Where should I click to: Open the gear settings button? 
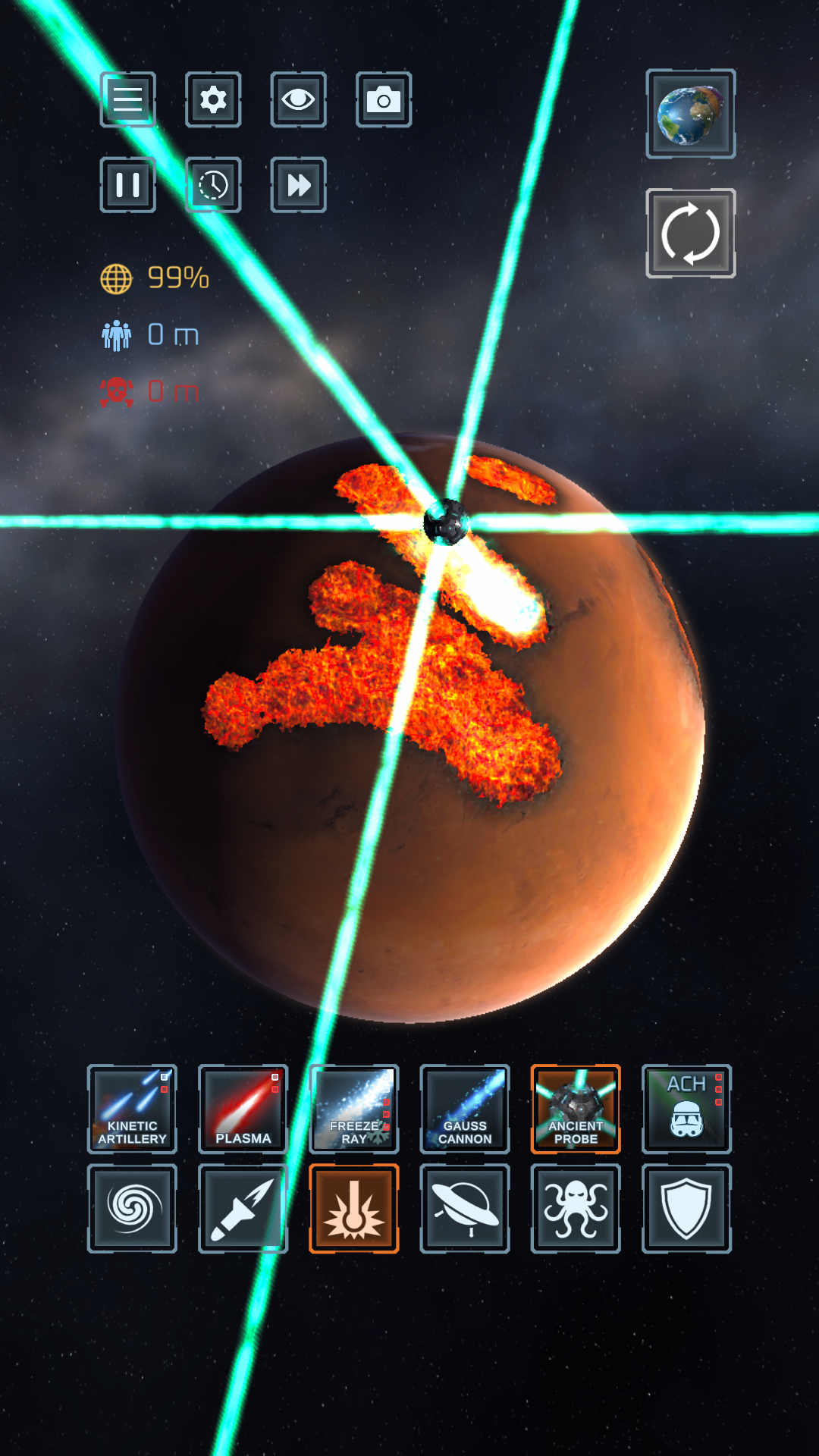pos(213,99)
